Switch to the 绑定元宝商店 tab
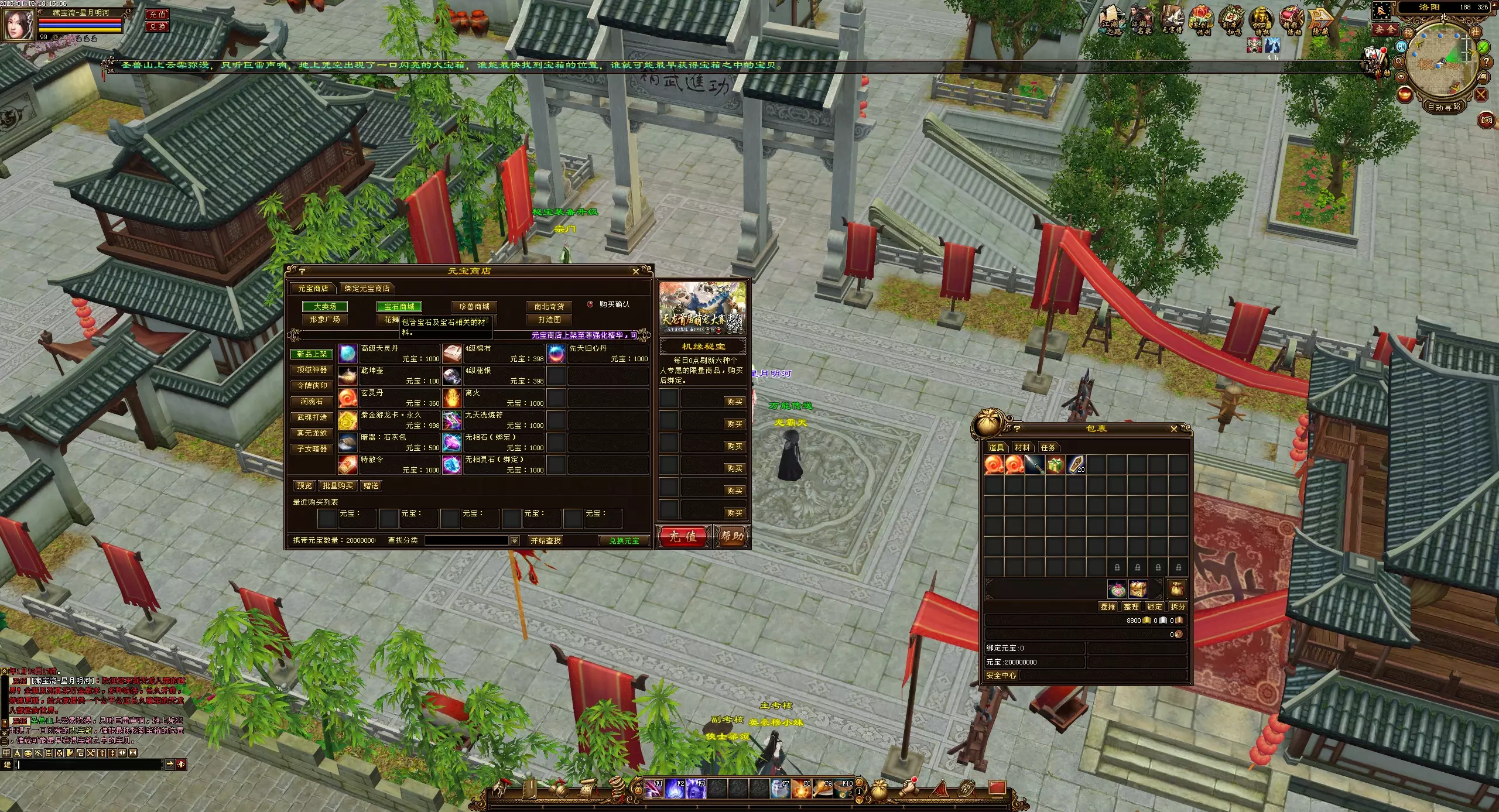 click(x=367, y=289)
